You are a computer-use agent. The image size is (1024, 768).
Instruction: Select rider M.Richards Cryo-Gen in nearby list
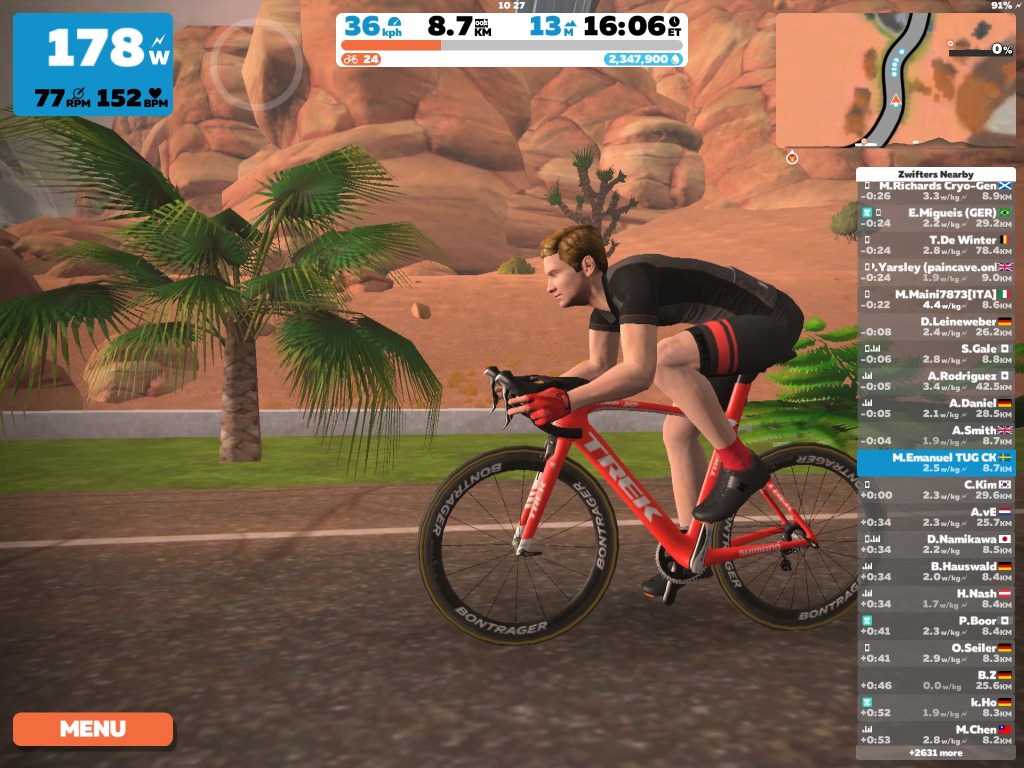pos(935,192)
